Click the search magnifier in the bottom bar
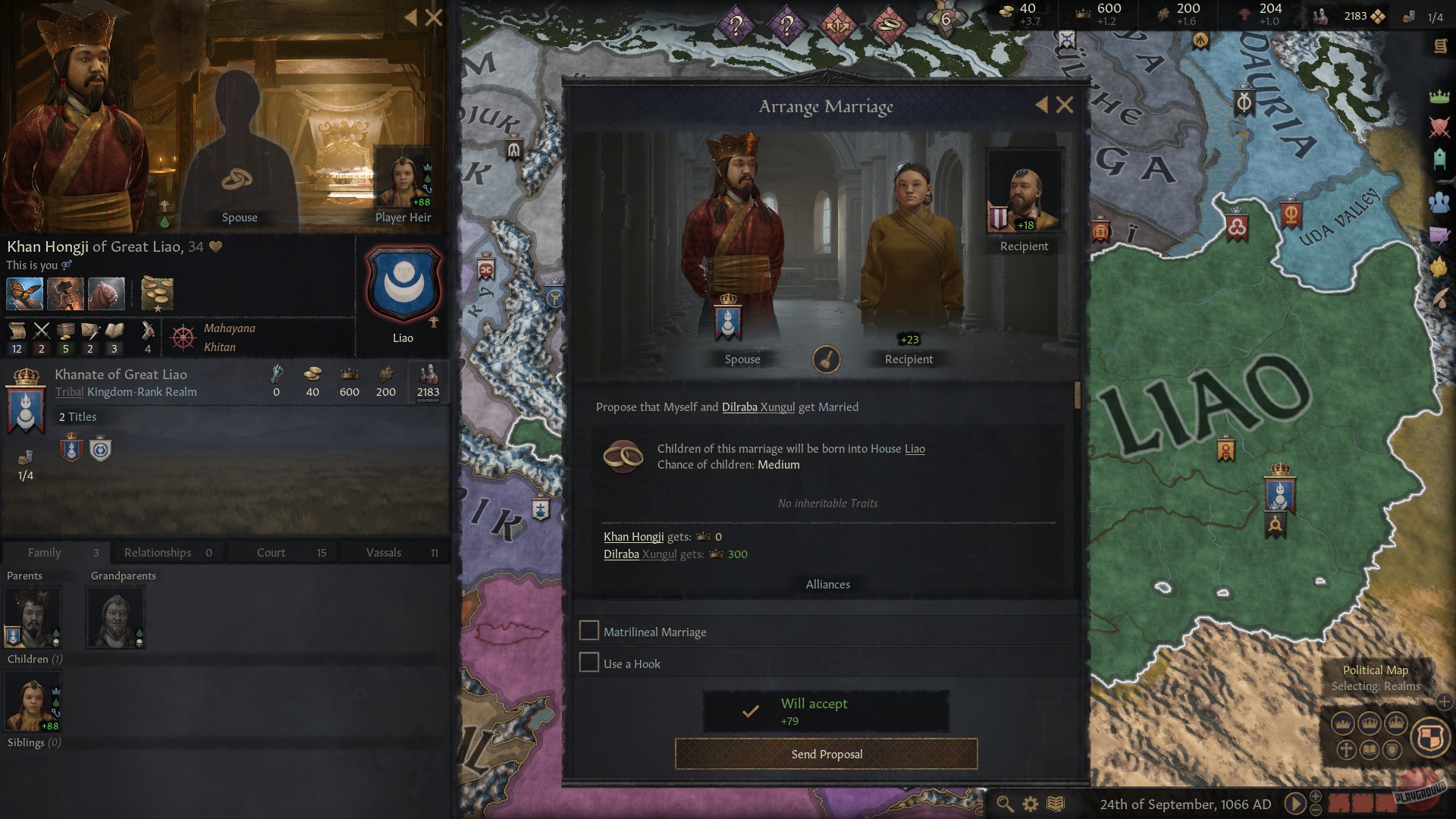 click(x=1004, y=803)
